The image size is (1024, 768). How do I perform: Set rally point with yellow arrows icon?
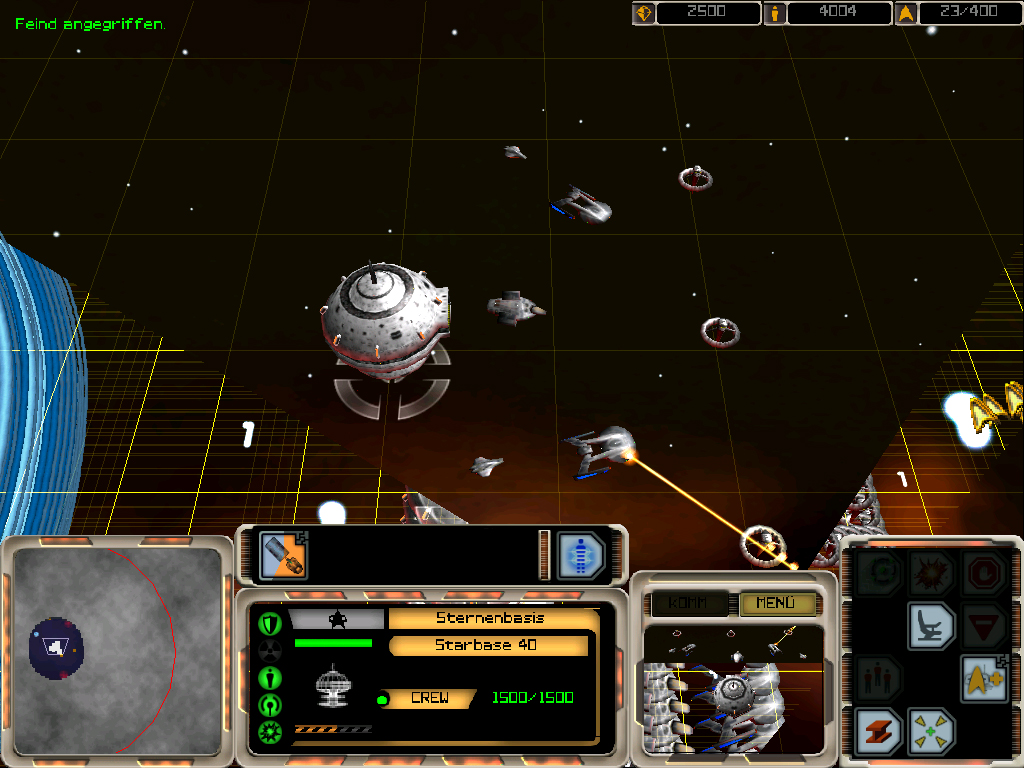pos(932,731)
